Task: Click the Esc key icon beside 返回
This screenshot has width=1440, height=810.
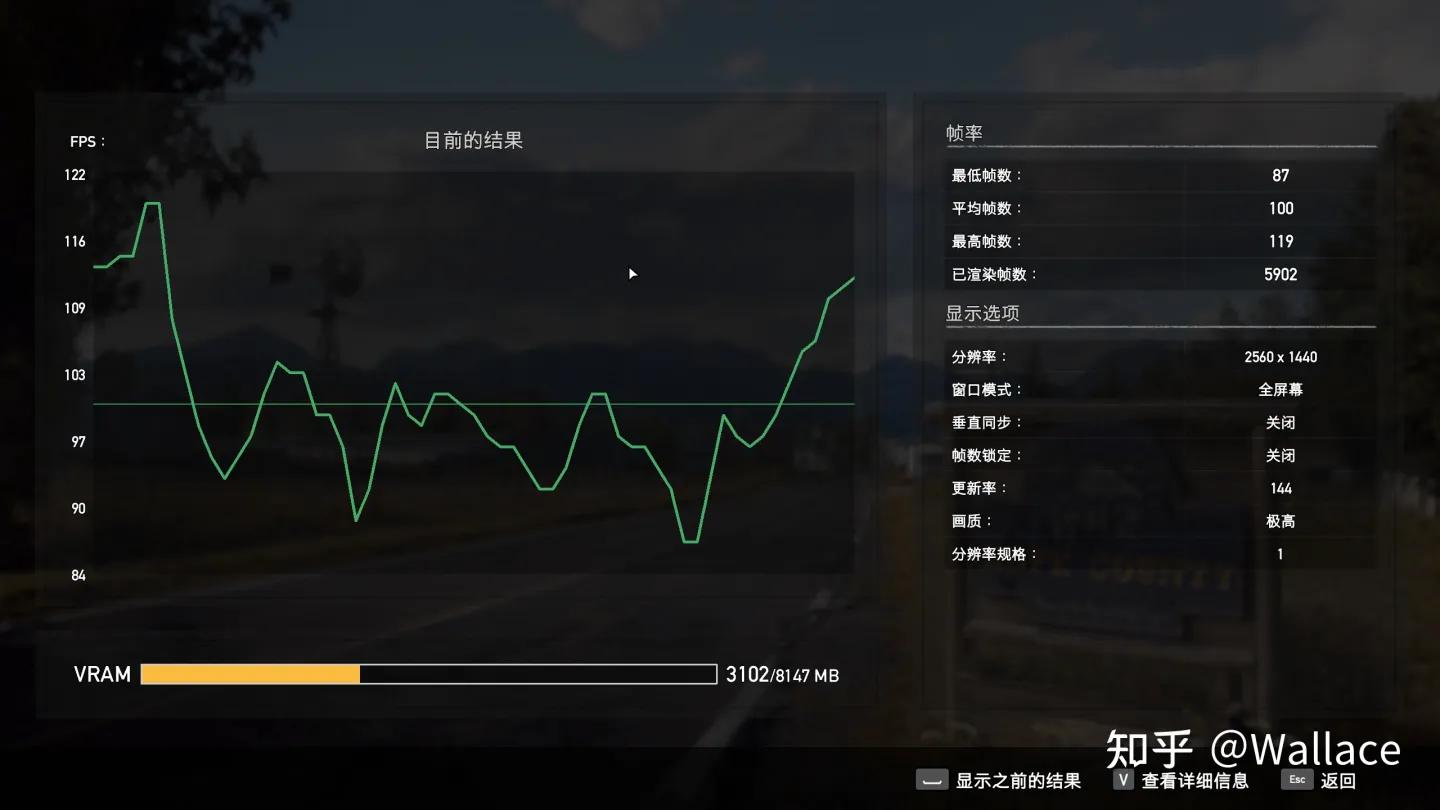Action: tap(1296, 780)
